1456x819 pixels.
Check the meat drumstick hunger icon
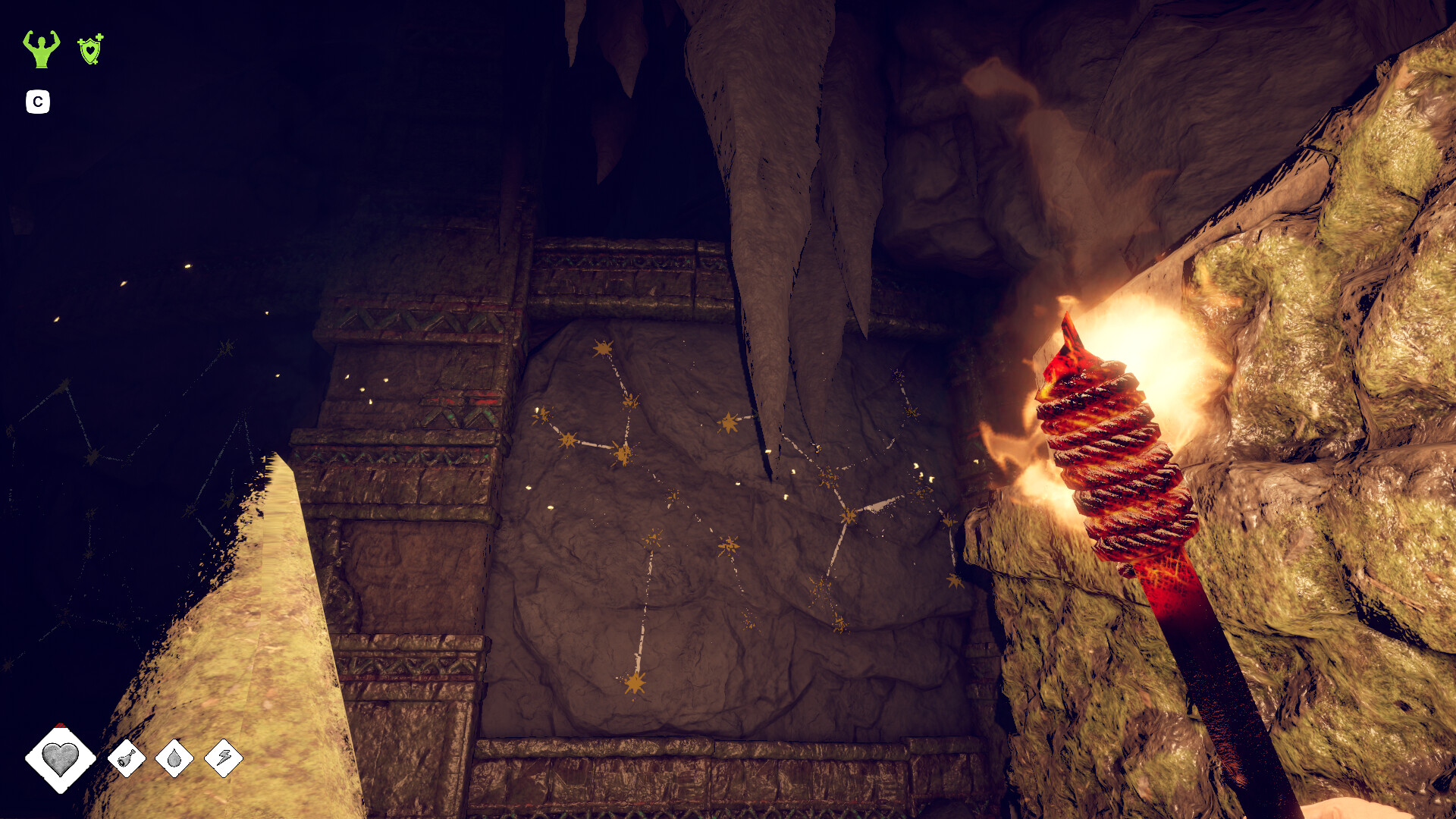pyautogui.click(x=127, y=758)
